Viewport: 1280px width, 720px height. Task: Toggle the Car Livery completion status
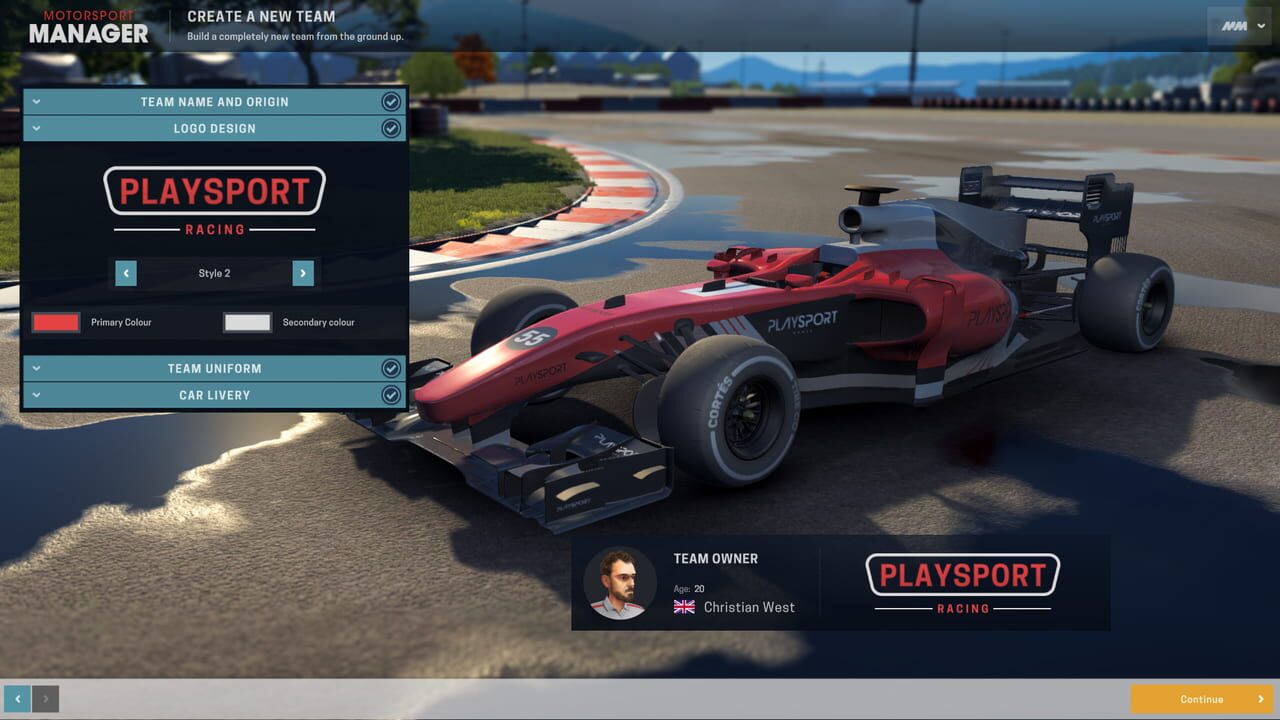pyautogui.click(x=391, y=395)
